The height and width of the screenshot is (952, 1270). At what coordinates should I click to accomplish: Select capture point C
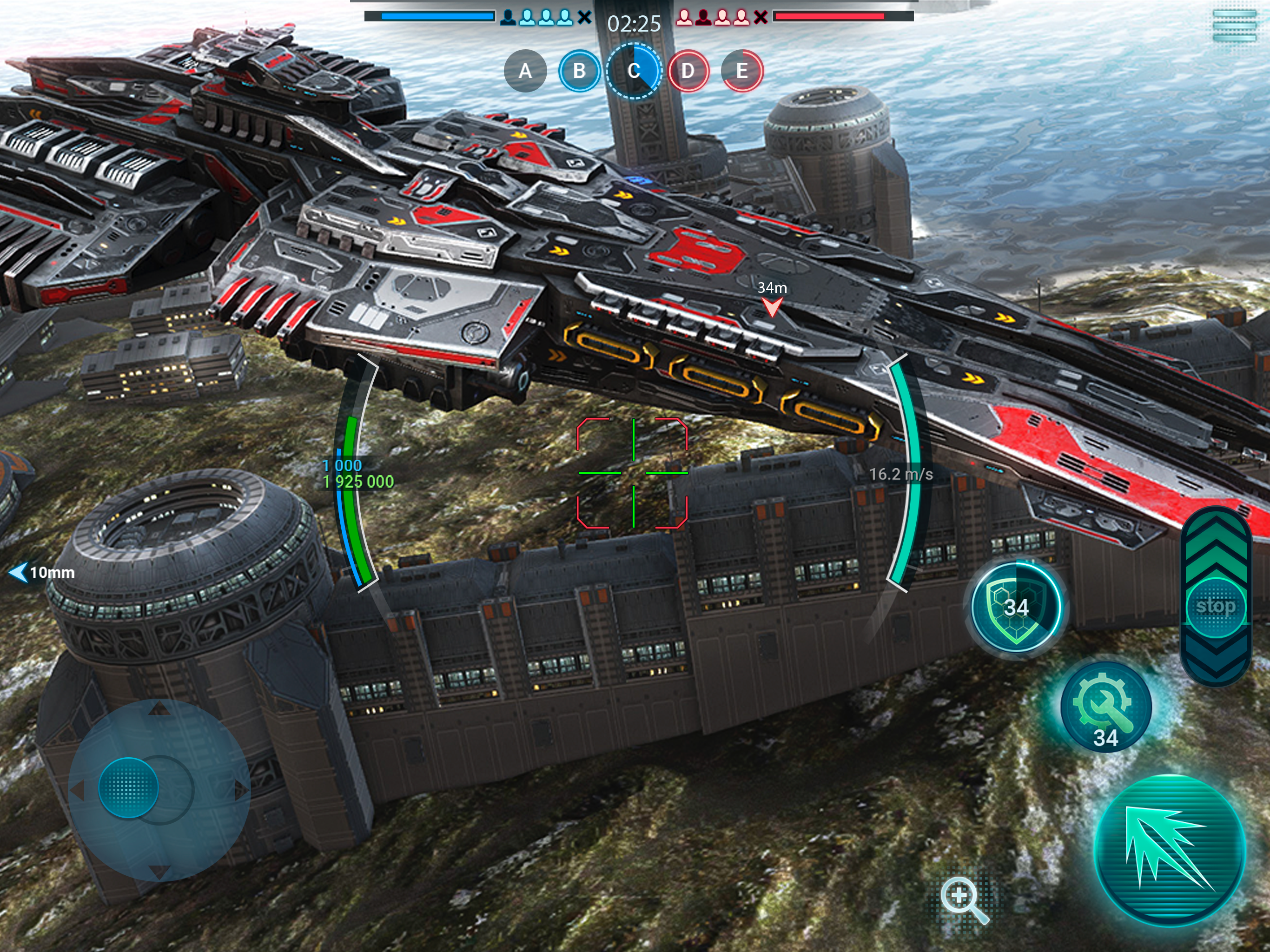pos(633,71)
